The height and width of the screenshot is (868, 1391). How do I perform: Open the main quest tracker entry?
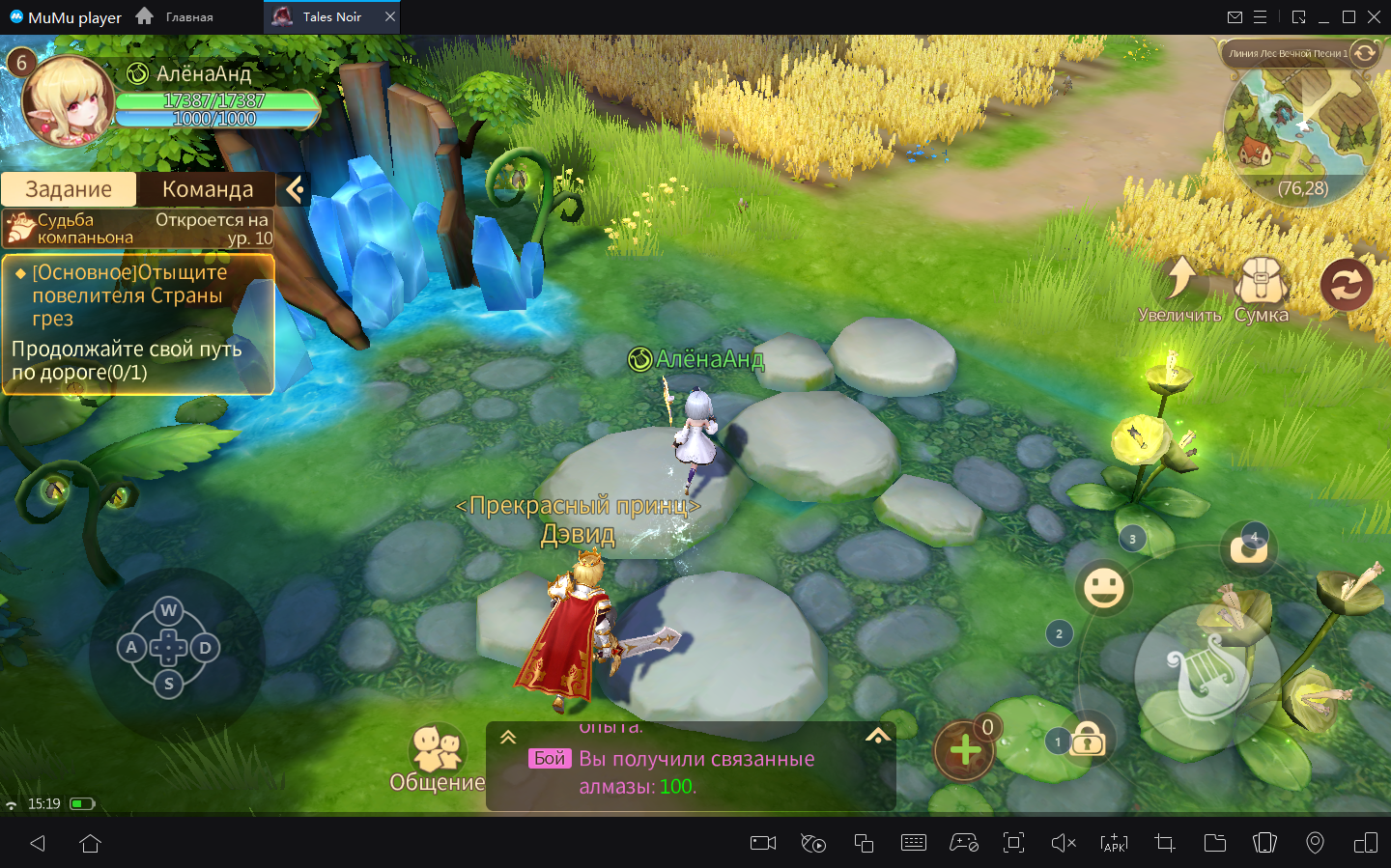(x=138, y=323)
